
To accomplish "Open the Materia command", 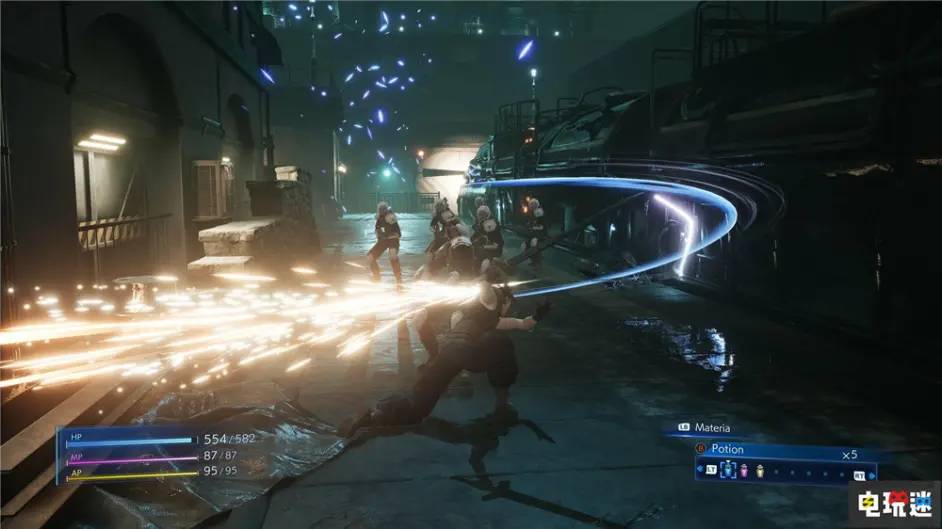I will (x=709, y=428).
